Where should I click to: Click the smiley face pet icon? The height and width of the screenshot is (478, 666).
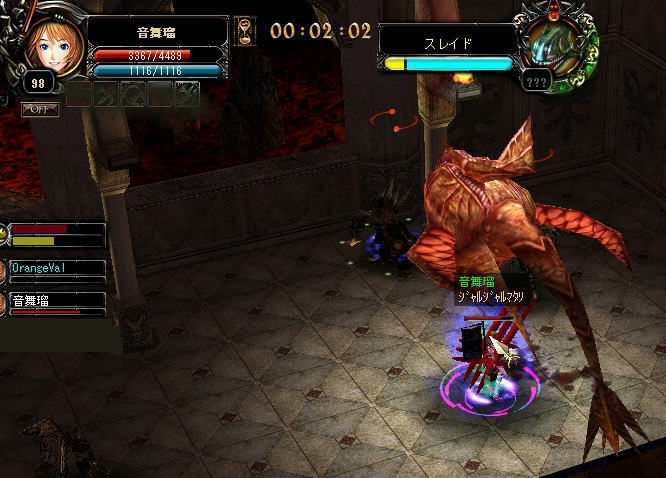pos(5,234)
